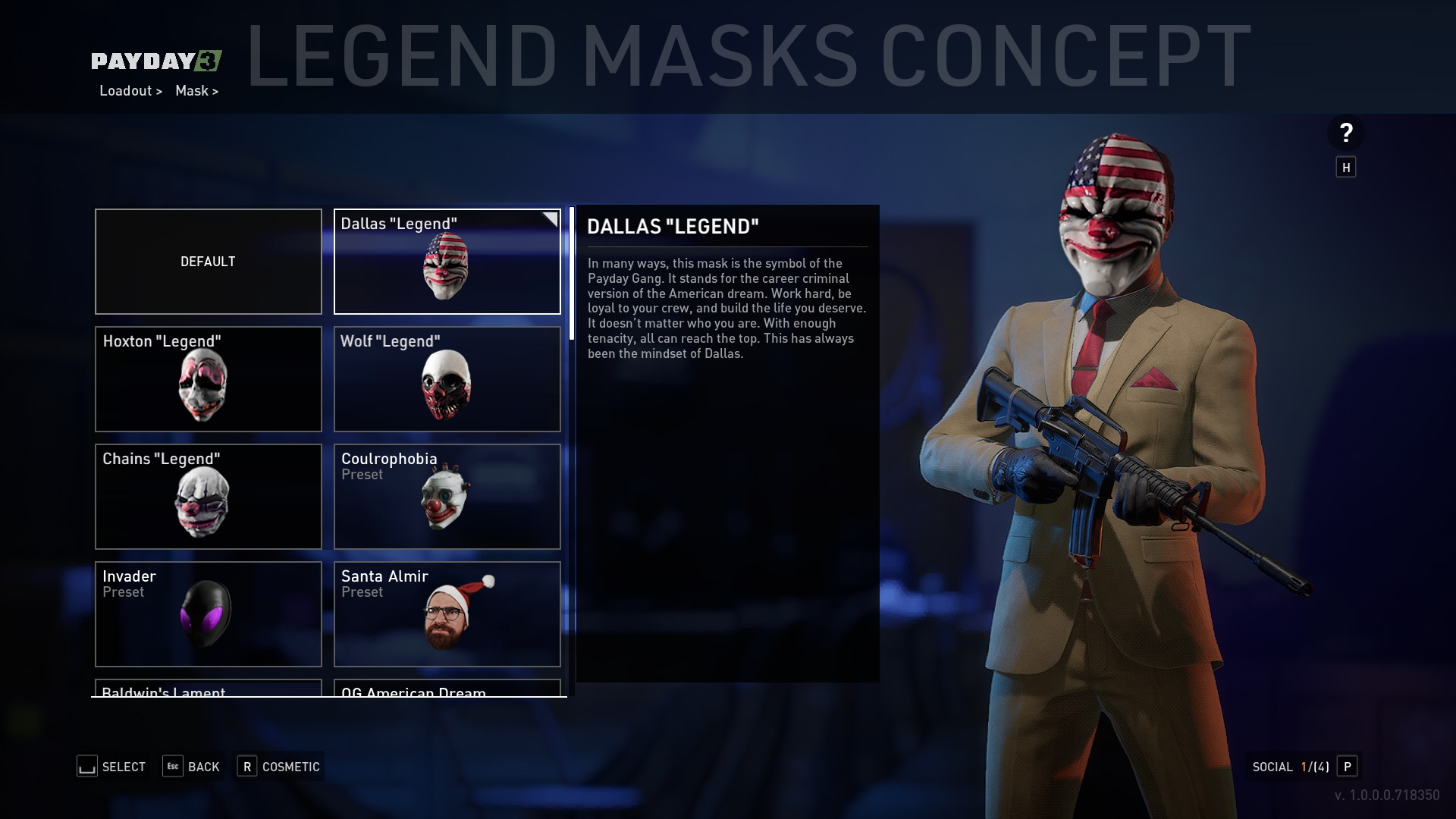
Task: Choose the Wolf "Legend" mask
Action: [447, 379]
